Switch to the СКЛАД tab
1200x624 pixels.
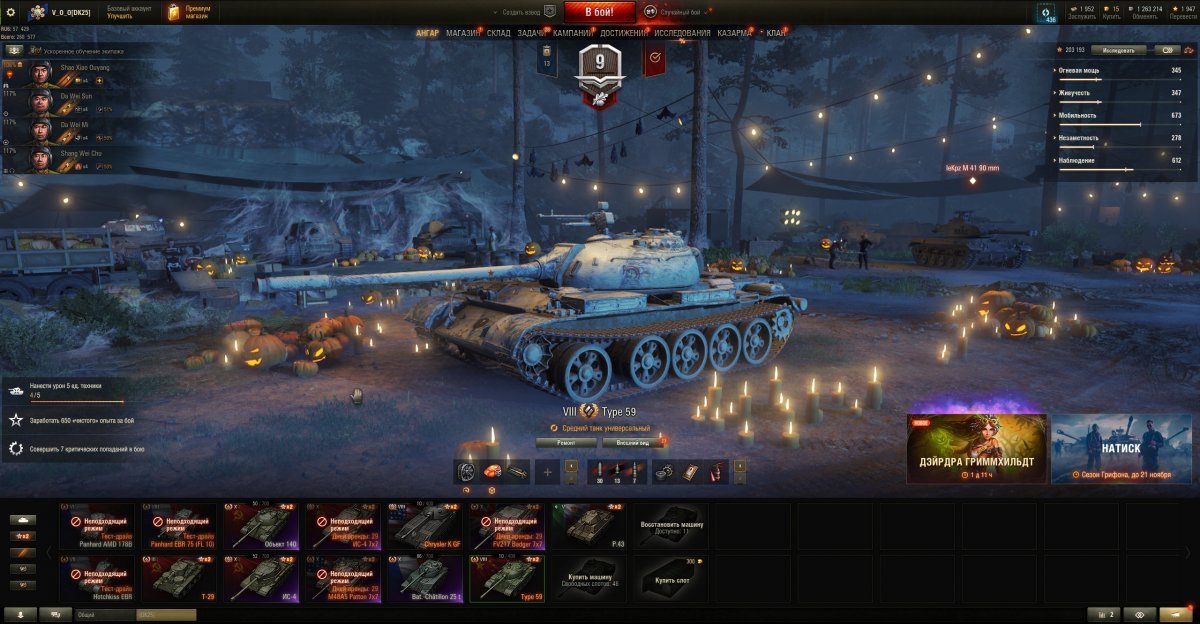coord(499,33)
